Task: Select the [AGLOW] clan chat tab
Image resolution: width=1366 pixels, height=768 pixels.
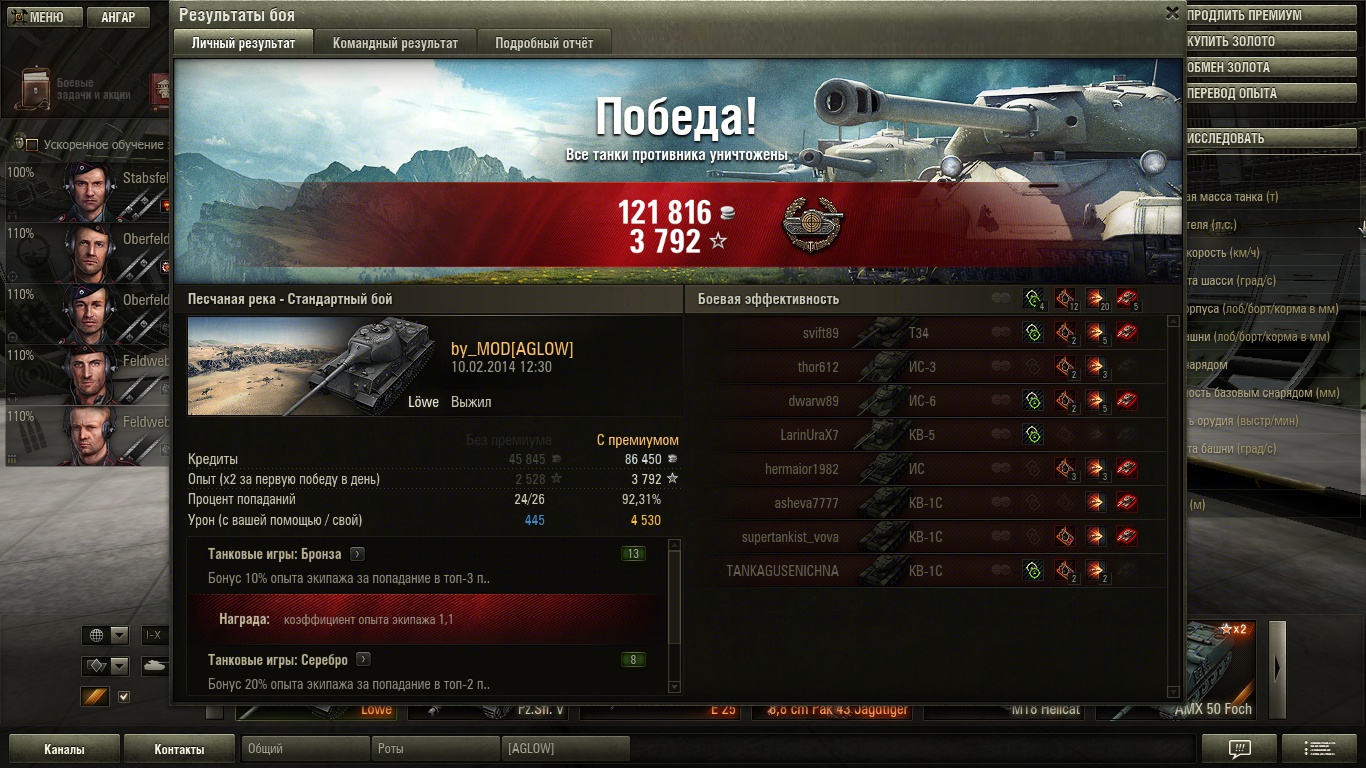Action: (x=564, y=749)
